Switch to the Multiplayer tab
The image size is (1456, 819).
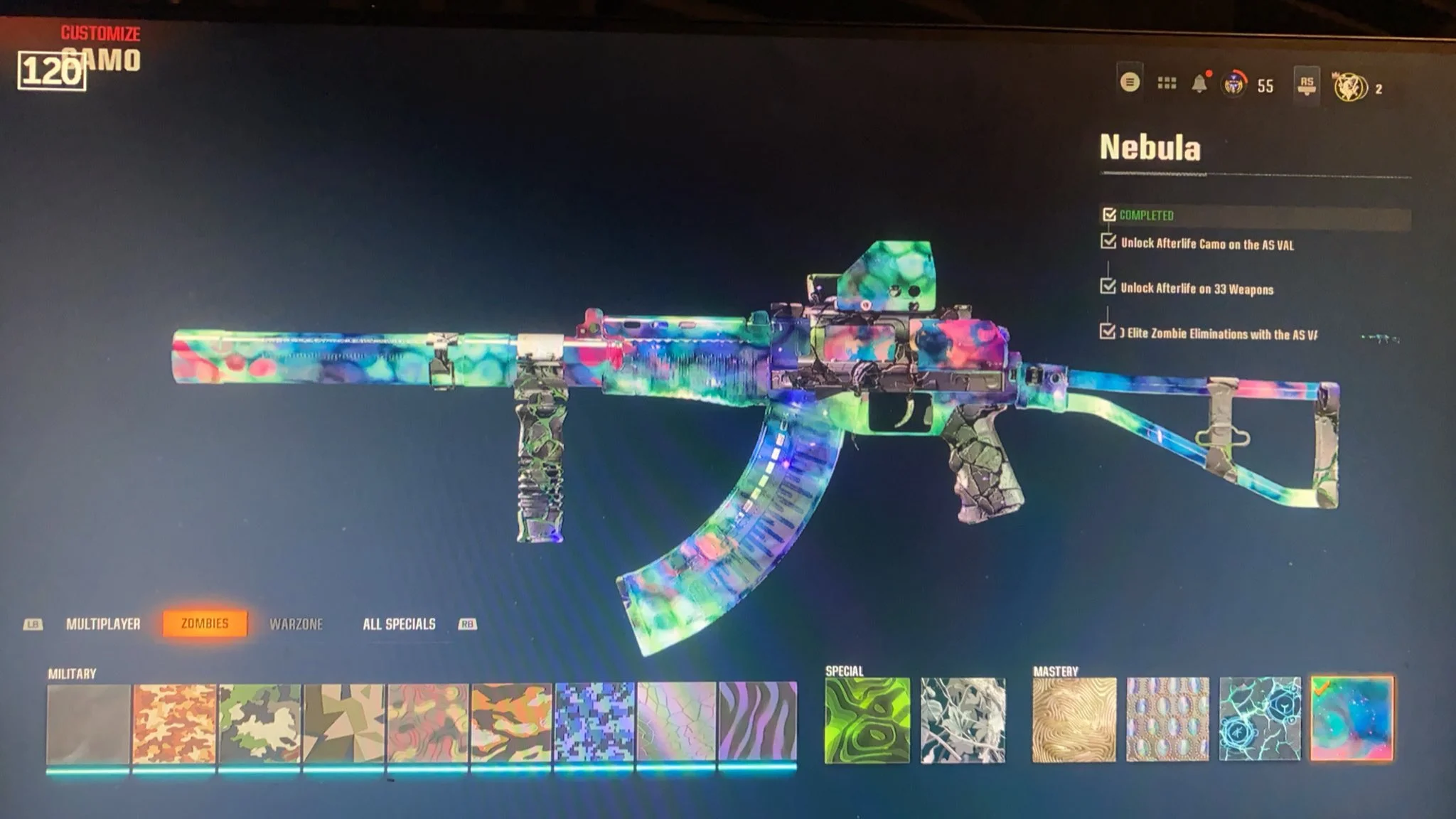(104, 624)
